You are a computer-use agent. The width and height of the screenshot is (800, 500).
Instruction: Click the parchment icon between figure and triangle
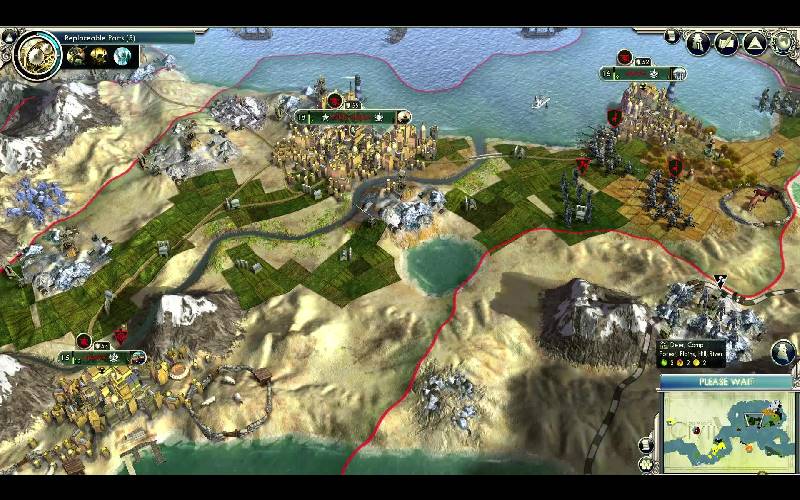(x=727, y=43)
